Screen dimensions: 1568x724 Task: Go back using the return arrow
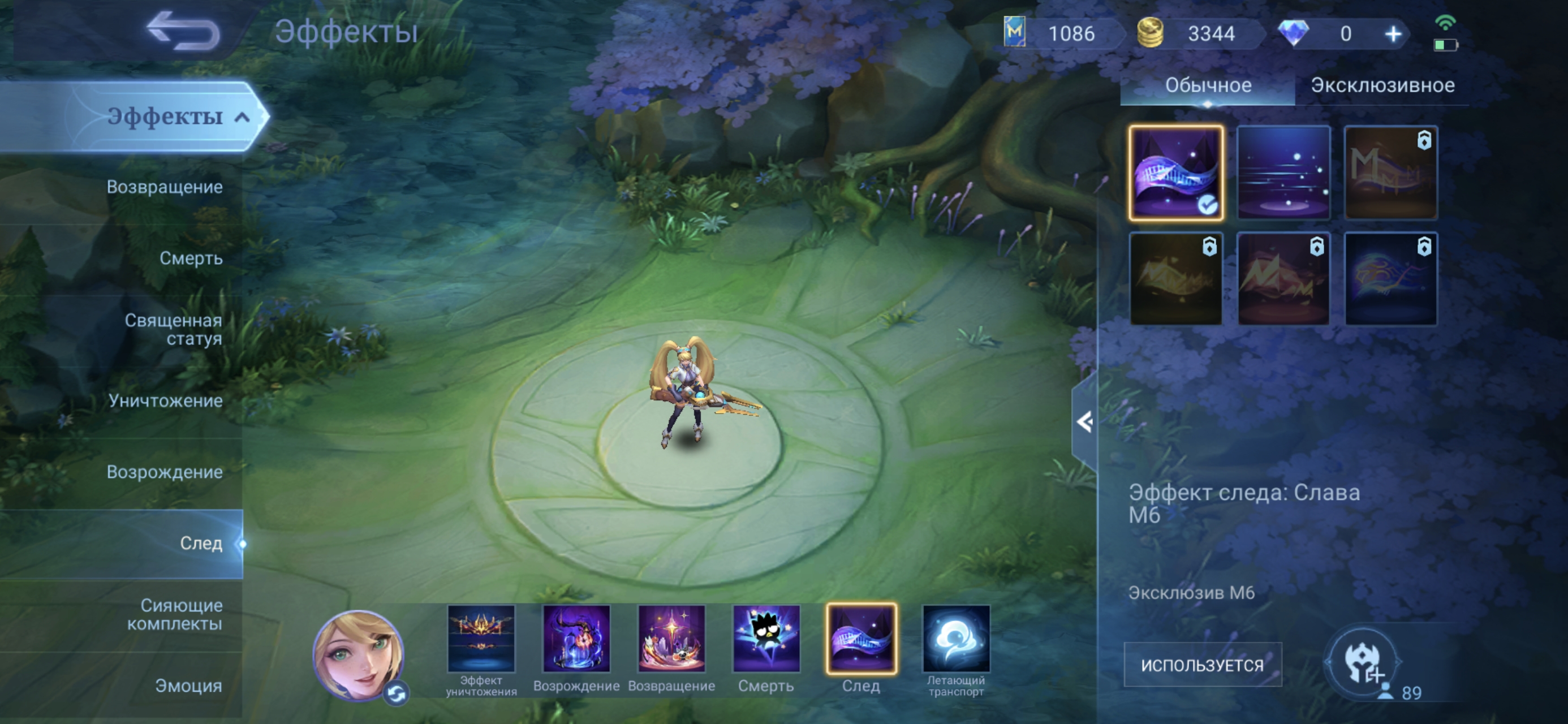(184, 31)
